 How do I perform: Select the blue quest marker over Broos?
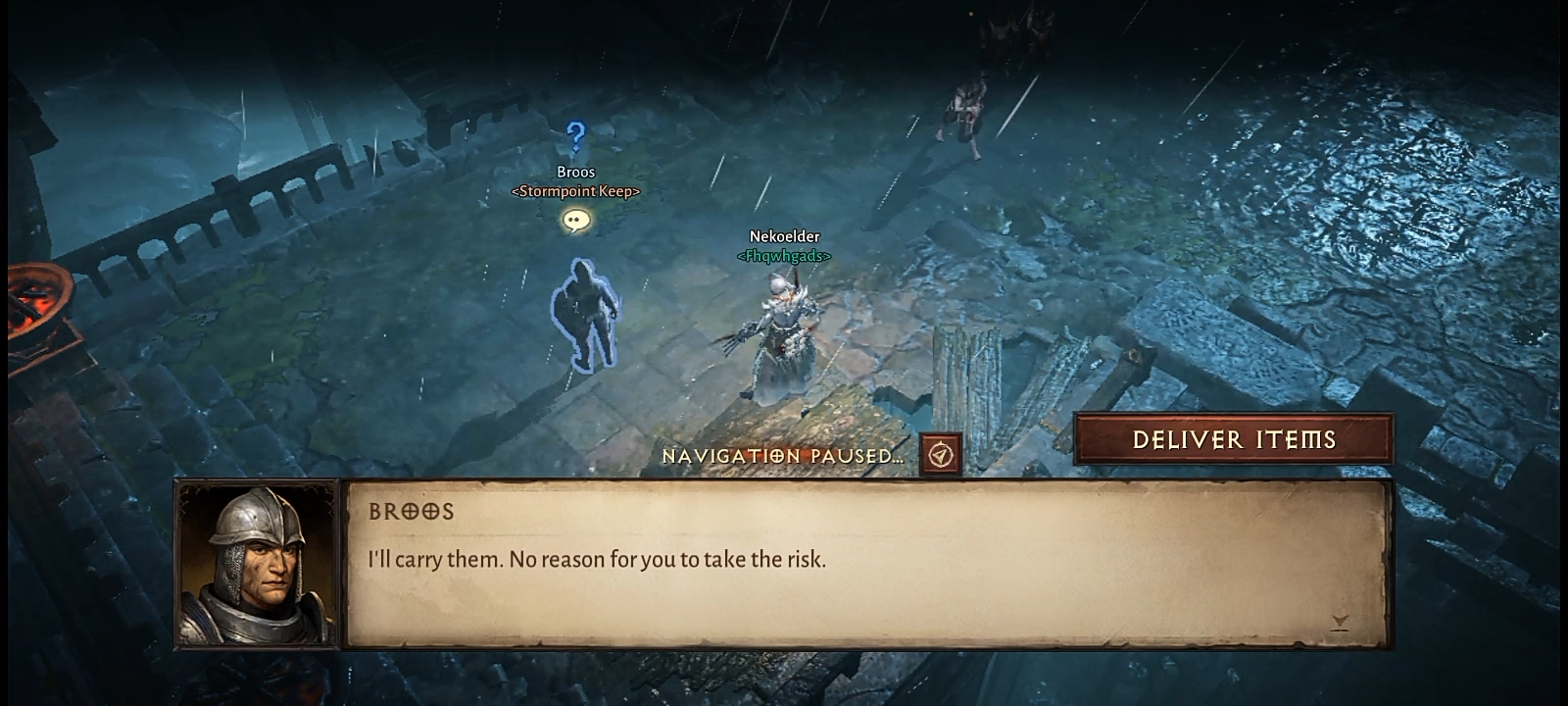[x=576, y=138]
